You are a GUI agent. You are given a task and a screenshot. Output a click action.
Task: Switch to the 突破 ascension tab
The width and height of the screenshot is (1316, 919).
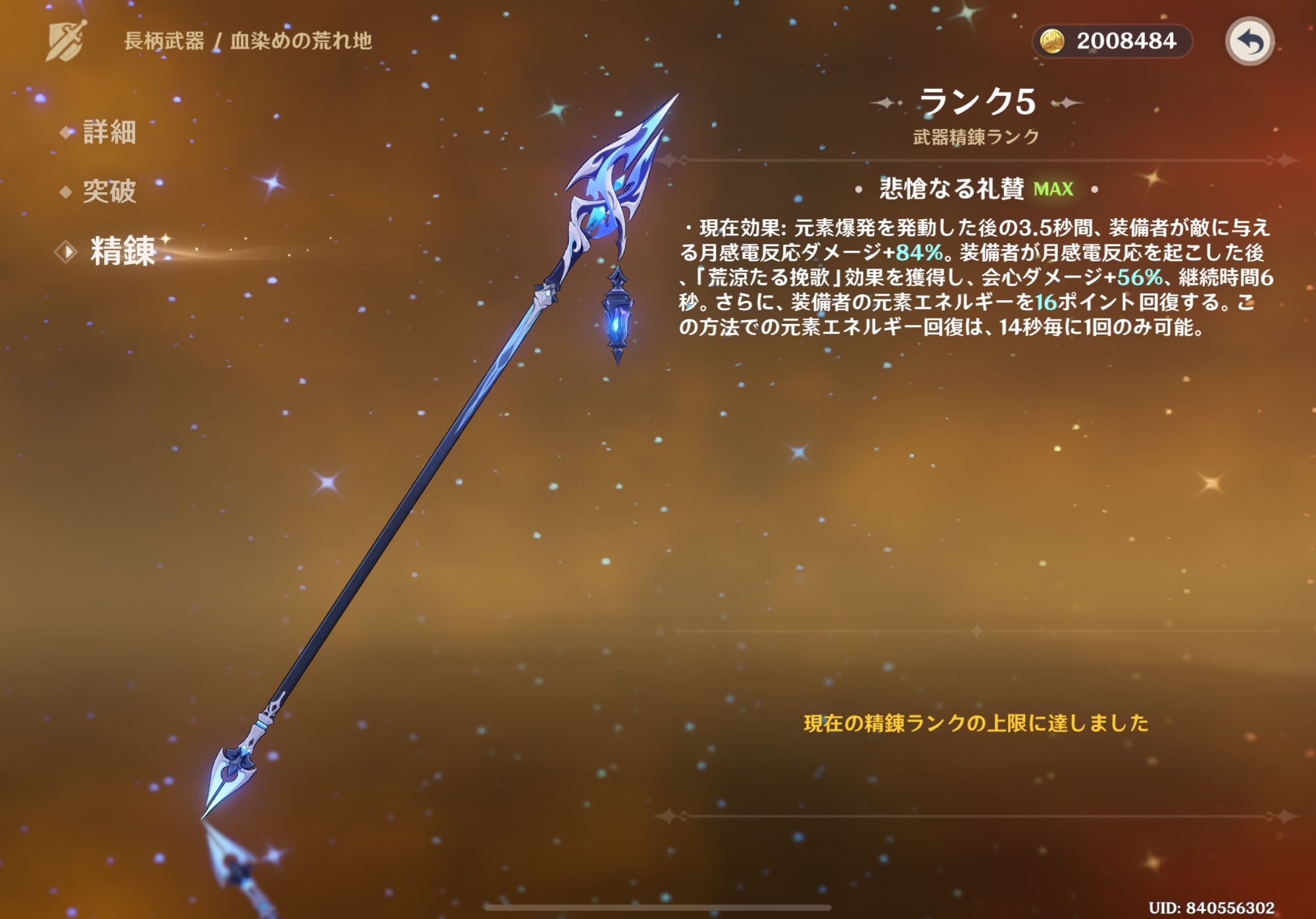point(109,192)
